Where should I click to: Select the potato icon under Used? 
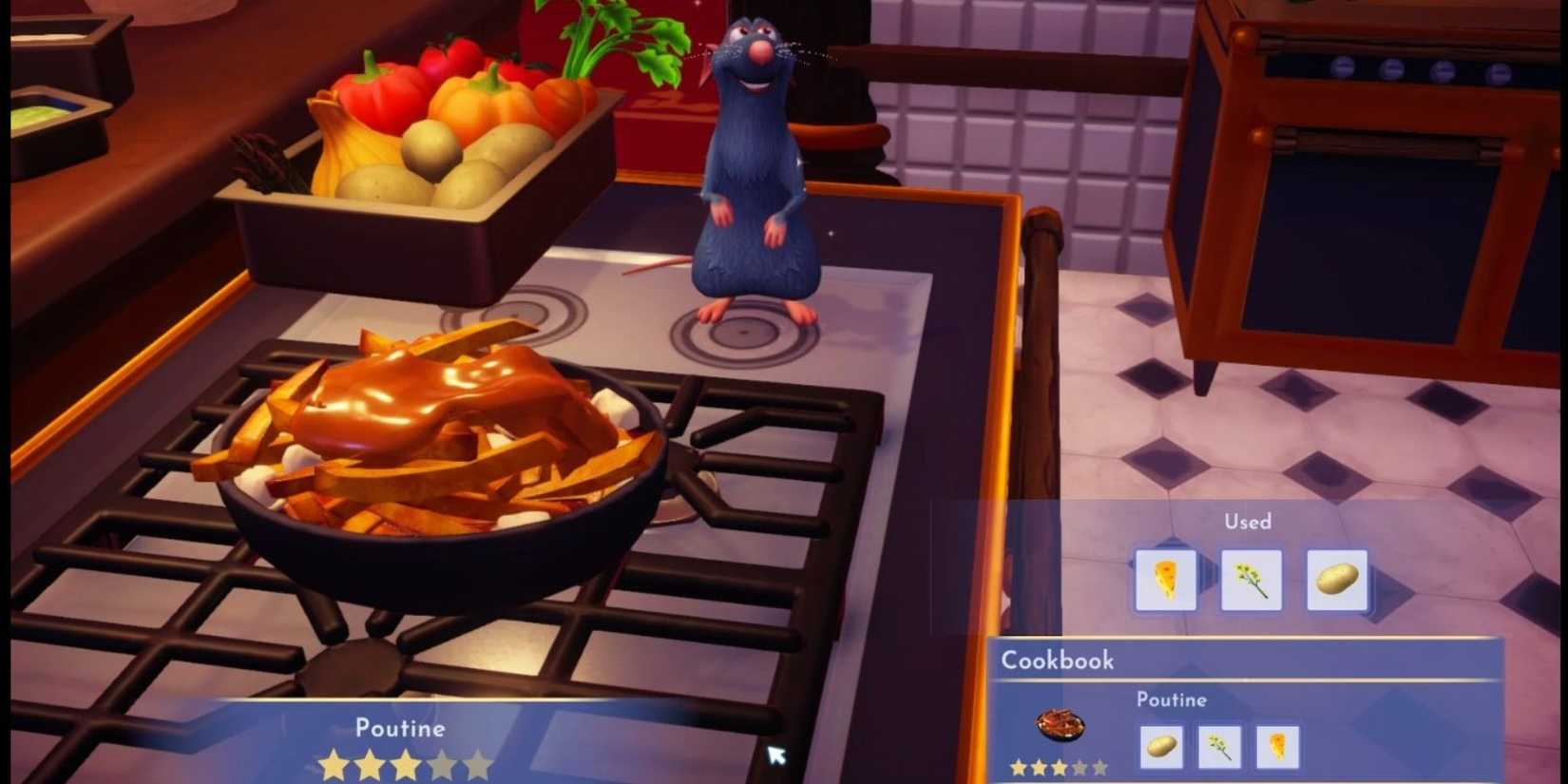pos(1337,580)
